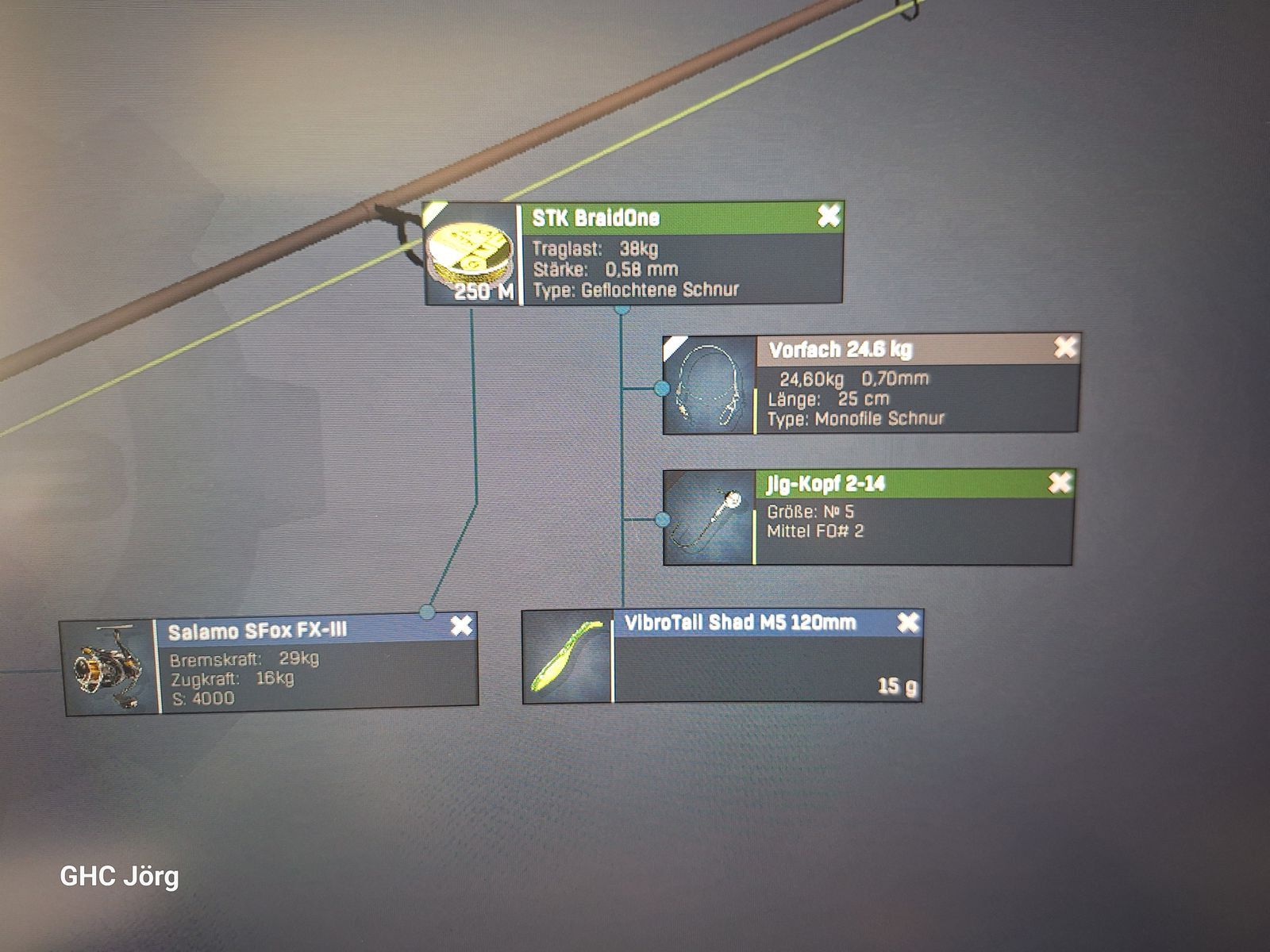The height and width of the screenshot is (952, 1270).
Task: Choose the Jig-Kopf jig head icon
Action: tap(708, 517)
